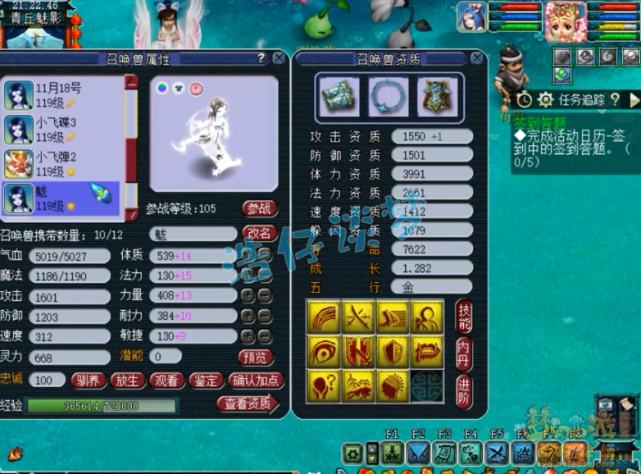This screenshot has height=474, width=641.
Task: Close the summon aptitude panel
Action: (477, 59)
